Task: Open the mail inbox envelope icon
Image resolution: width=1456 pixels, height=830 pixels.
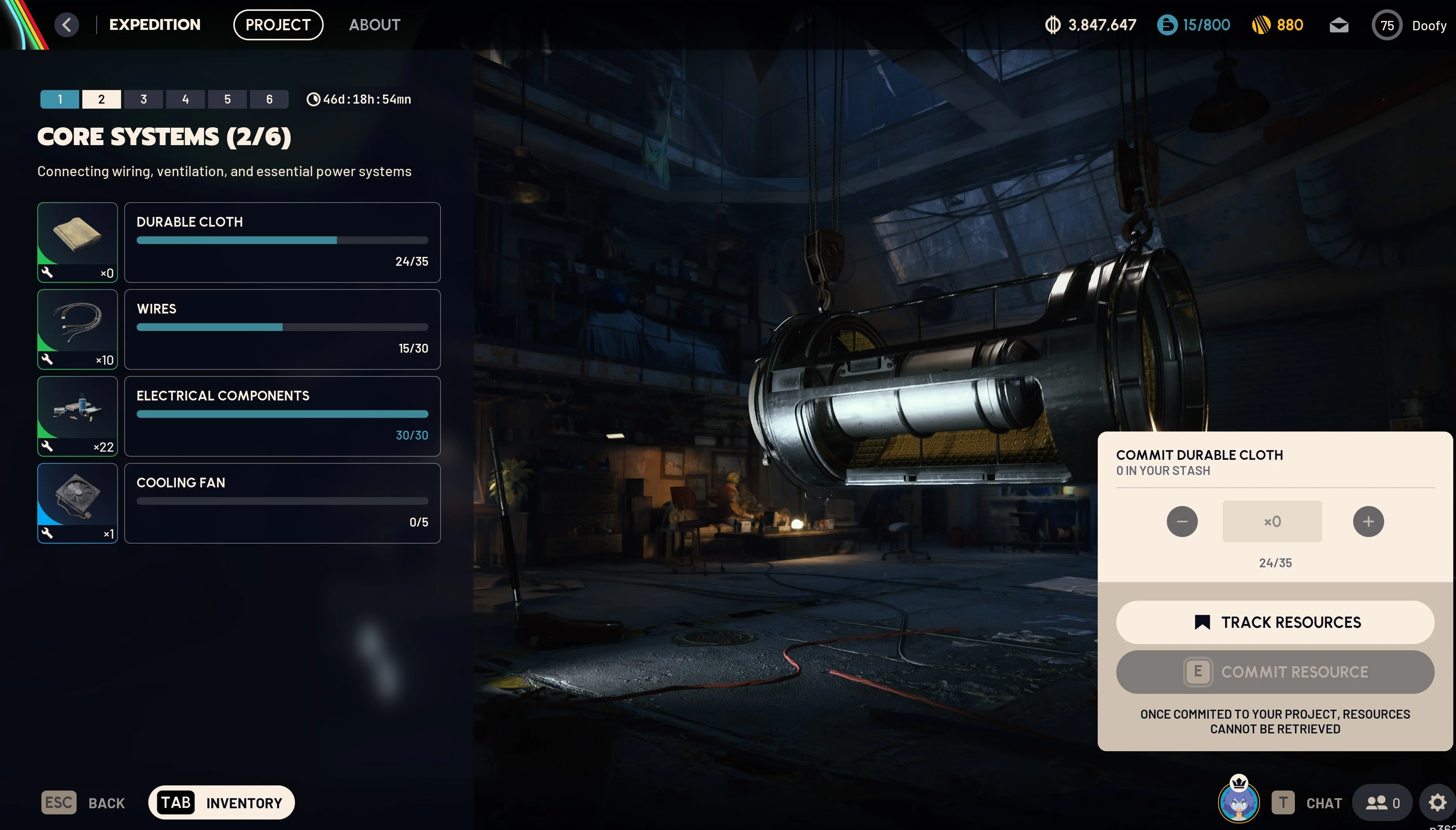Action: 1338,26
